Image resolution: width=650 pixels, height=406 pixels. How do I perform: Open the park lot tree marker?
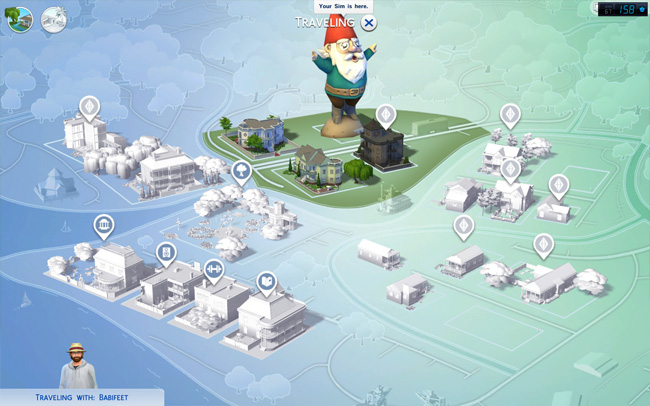tap(241, 172)
